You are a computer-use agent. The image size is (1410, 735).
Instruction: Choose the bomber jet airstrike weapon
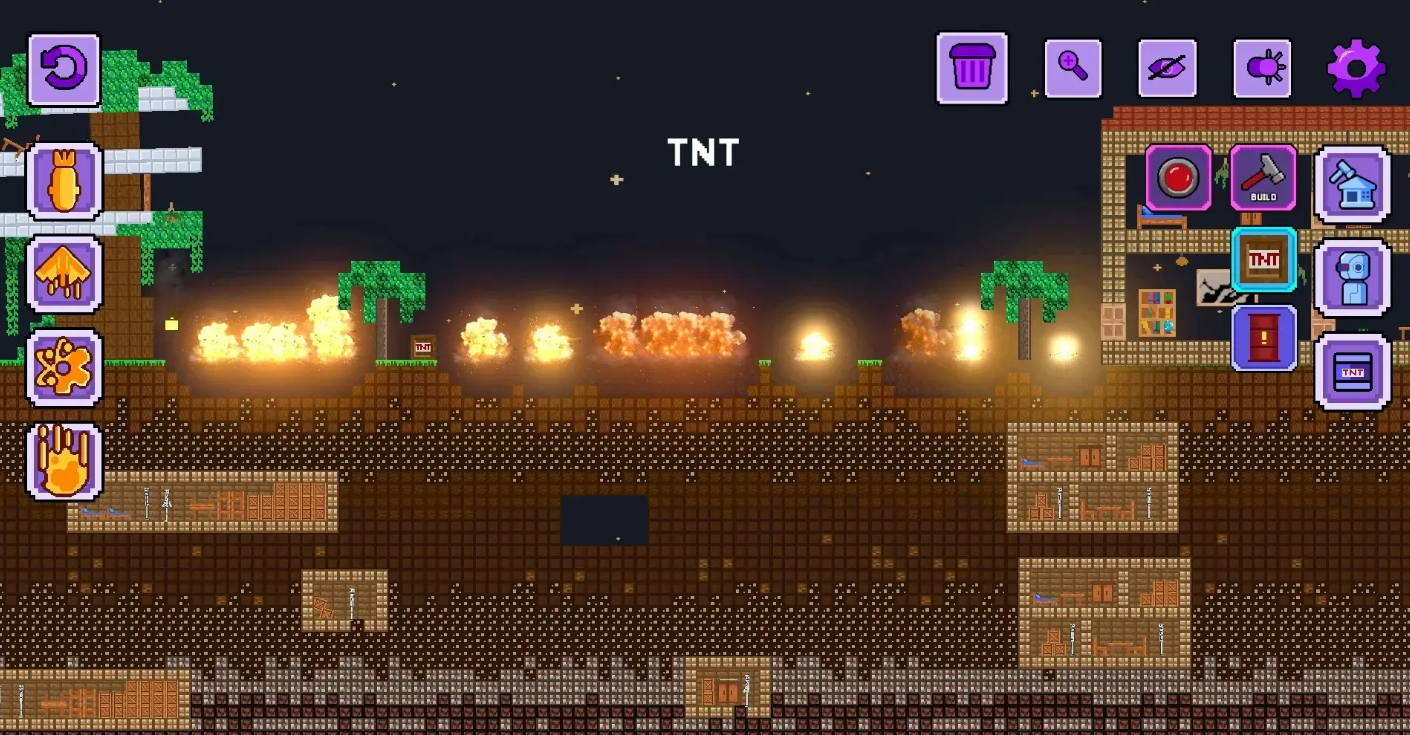(64, 274)
